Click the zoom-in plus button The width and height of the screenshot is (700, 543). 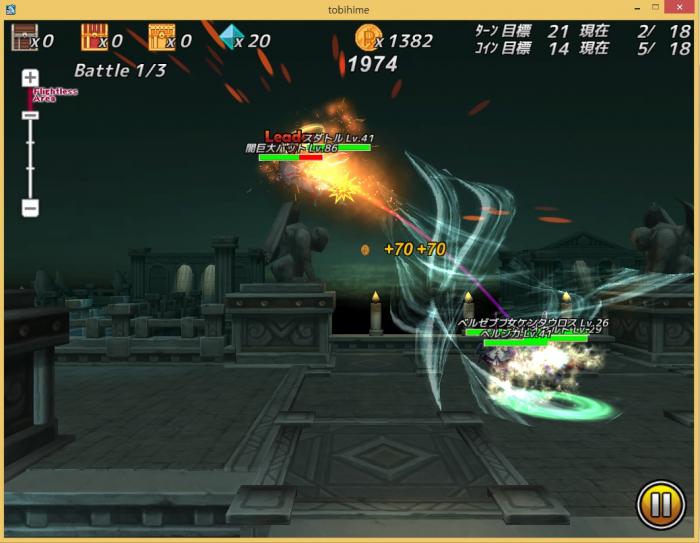click(x=30, y=78)
